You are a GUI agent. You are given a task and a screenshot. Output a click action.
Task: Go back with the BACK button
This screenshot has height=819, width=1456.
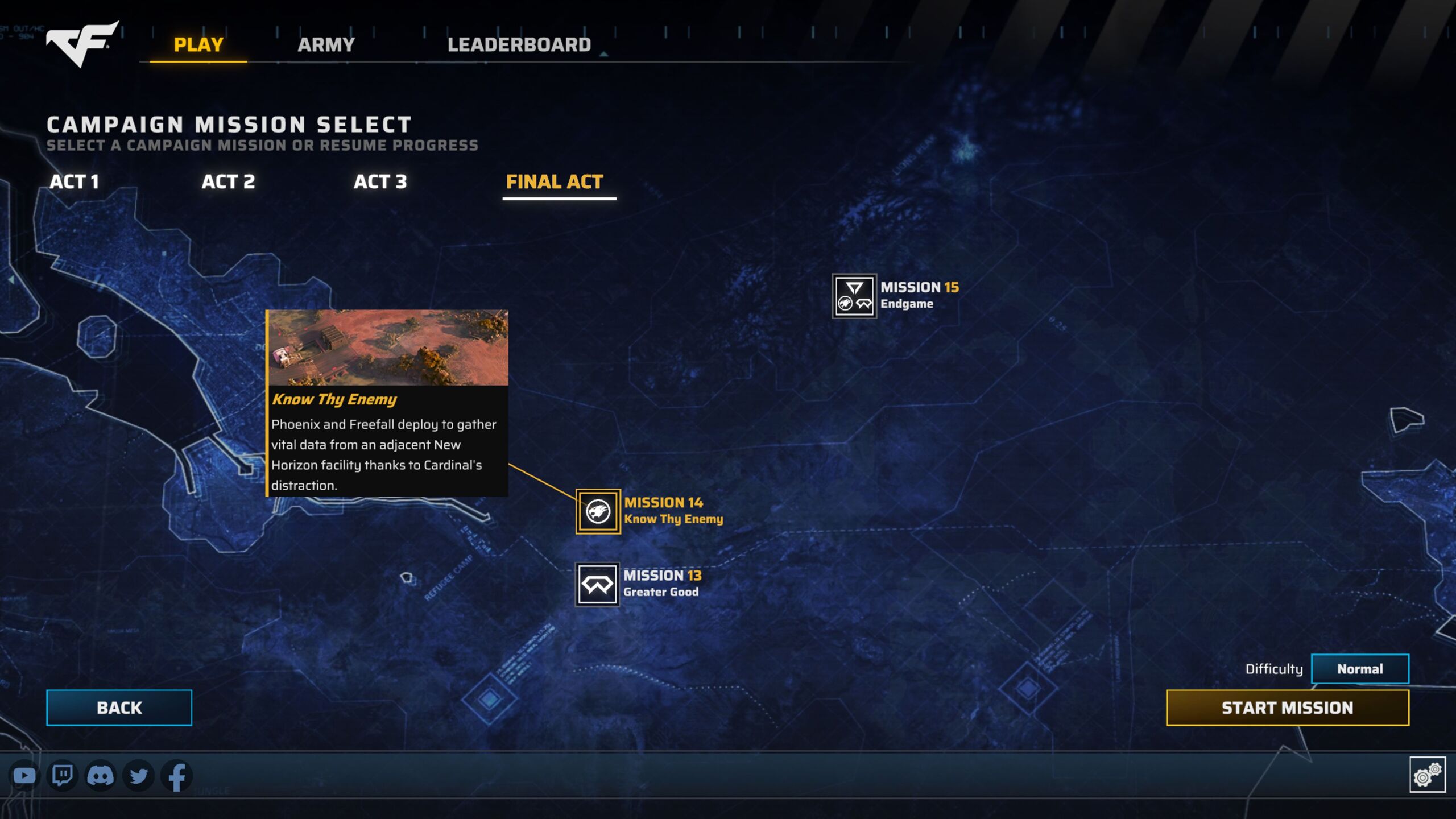[119, 708]
